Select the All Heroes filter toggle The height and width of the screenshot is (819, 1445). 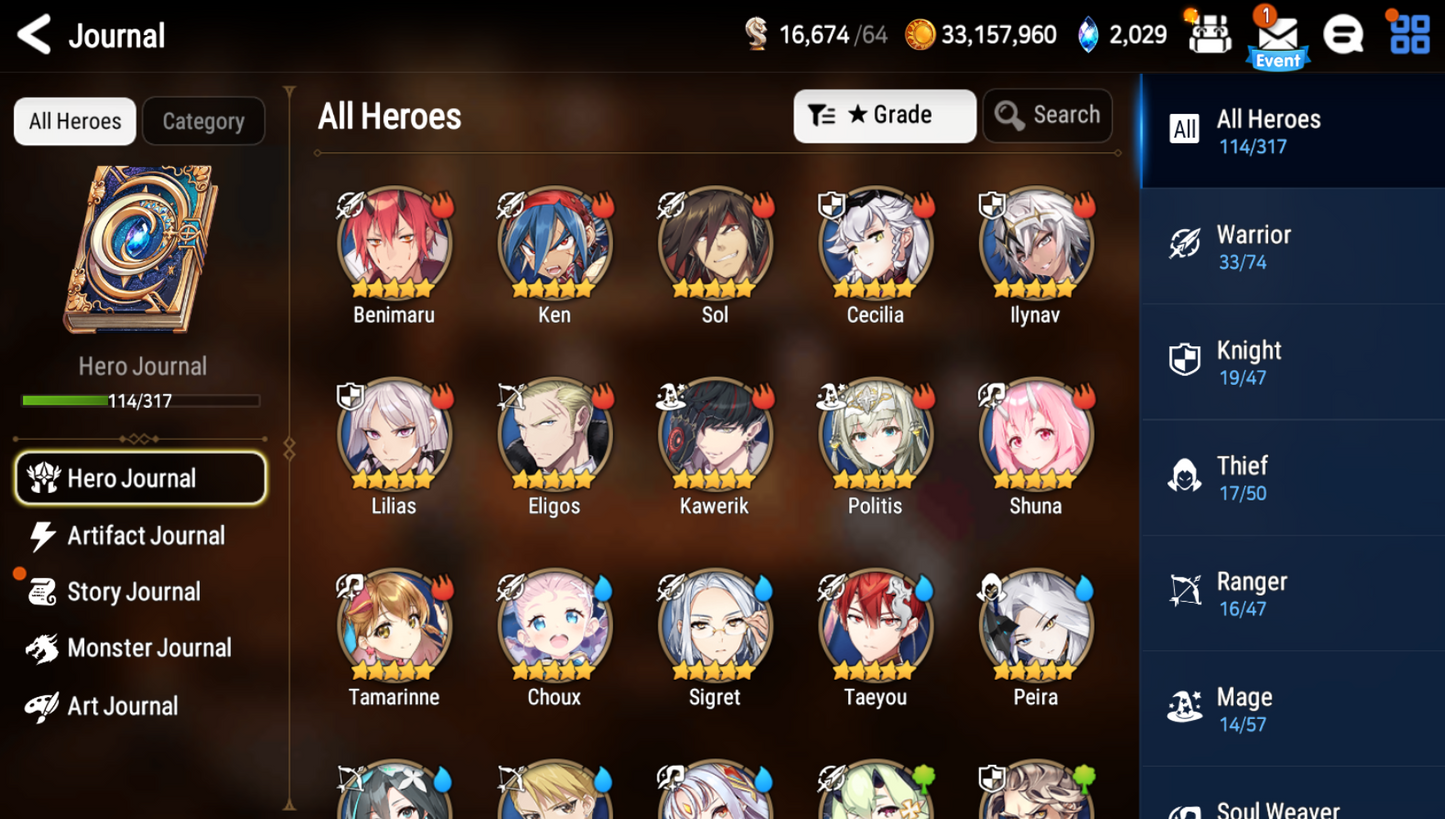[74, 121]
